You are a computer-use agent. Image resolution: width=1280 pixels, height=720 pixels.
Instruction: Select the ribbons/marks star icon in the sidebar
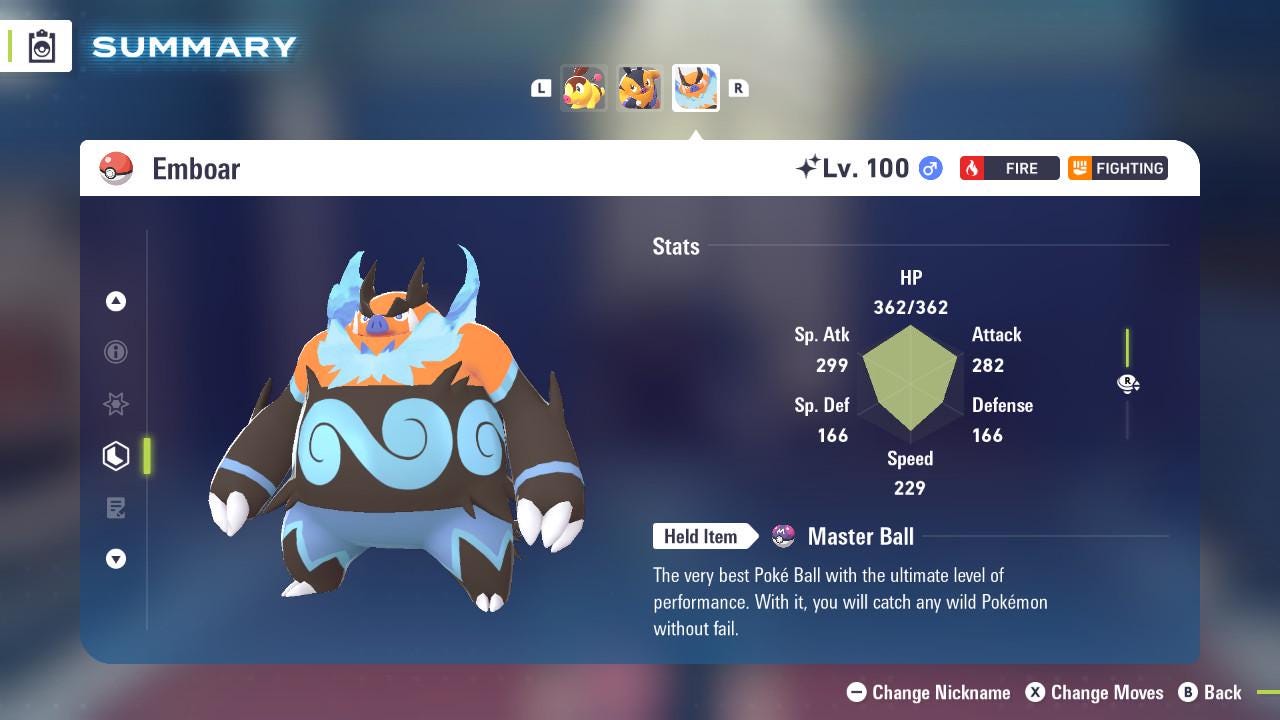(116, 404)
